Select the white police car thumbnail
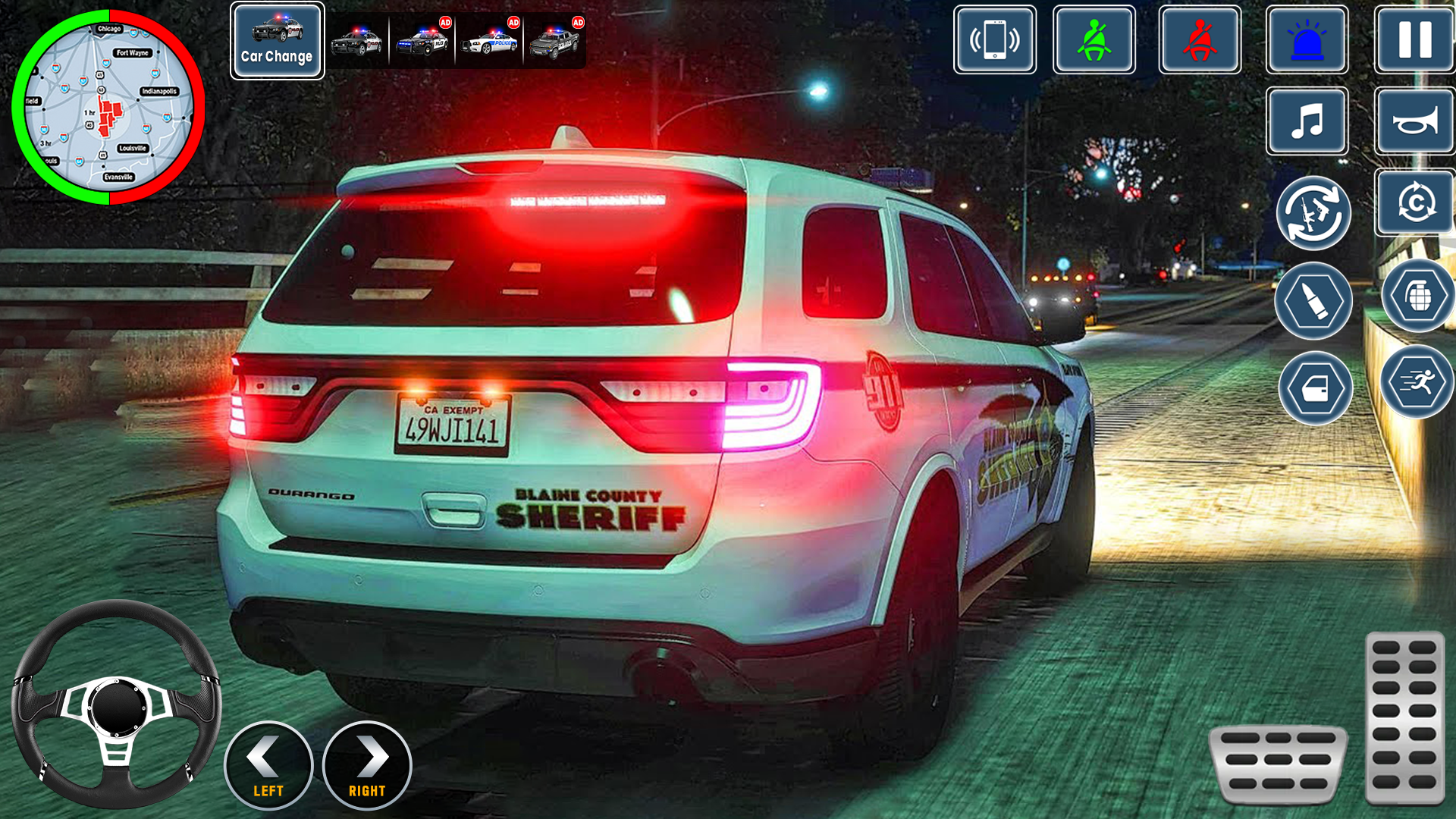This screenshot has height=819, width=1456. [x=488, y=39]
